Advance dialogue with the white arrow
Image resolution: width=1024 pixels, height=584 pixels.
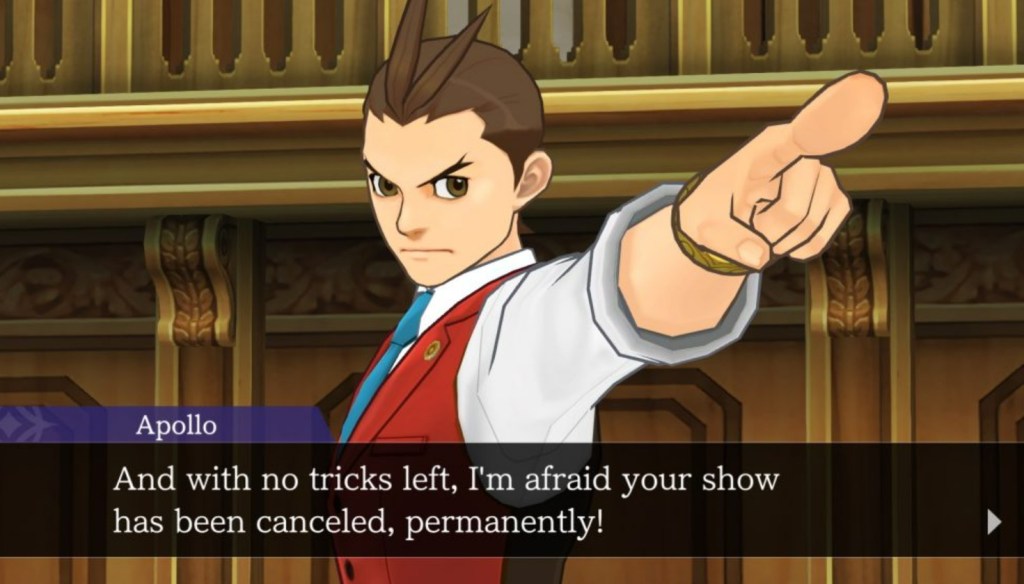(993, 521)
